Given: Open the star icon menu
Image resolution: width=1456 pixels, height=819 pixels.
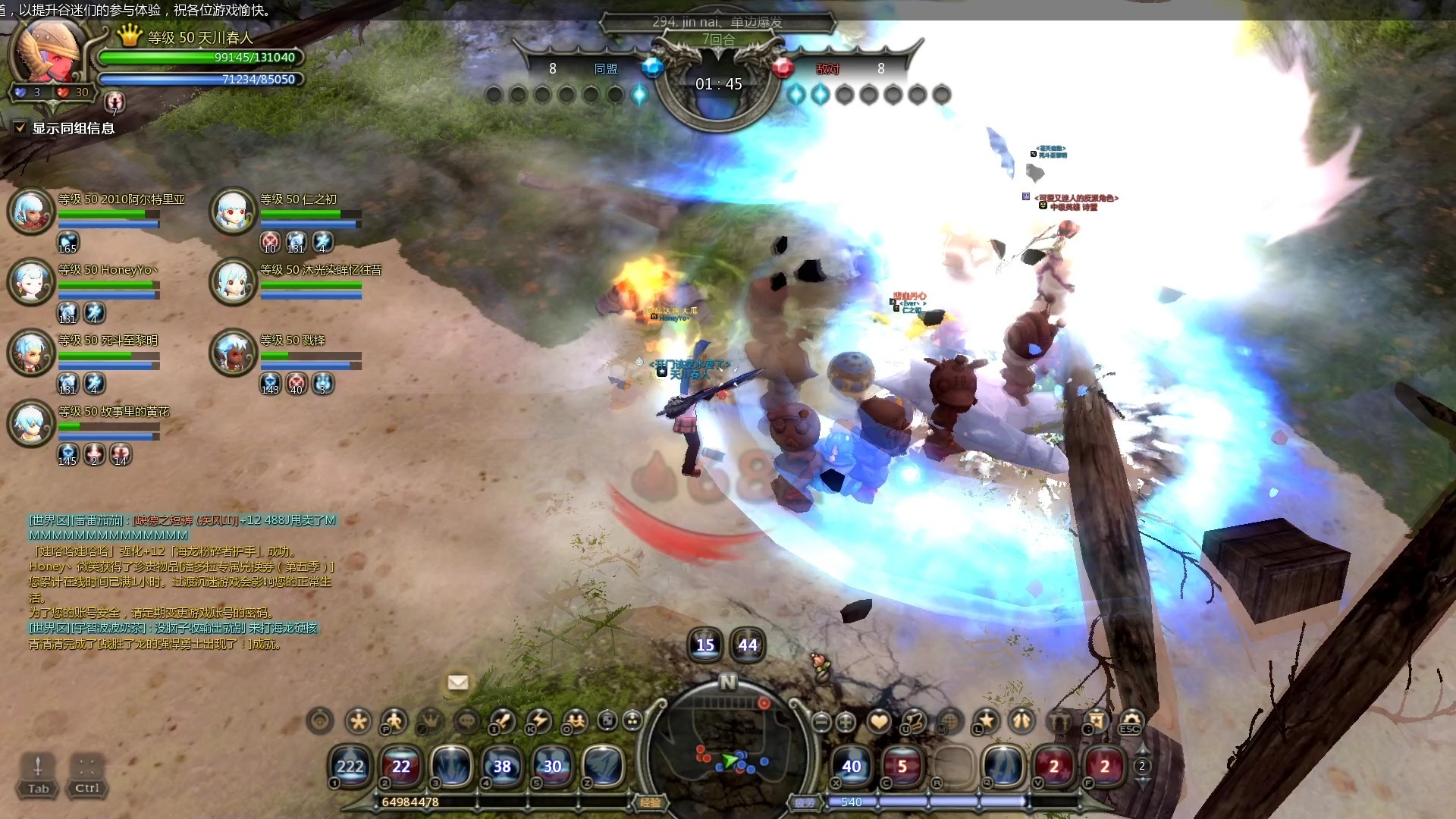Looking at the screenshot, I should pos(987,720).
